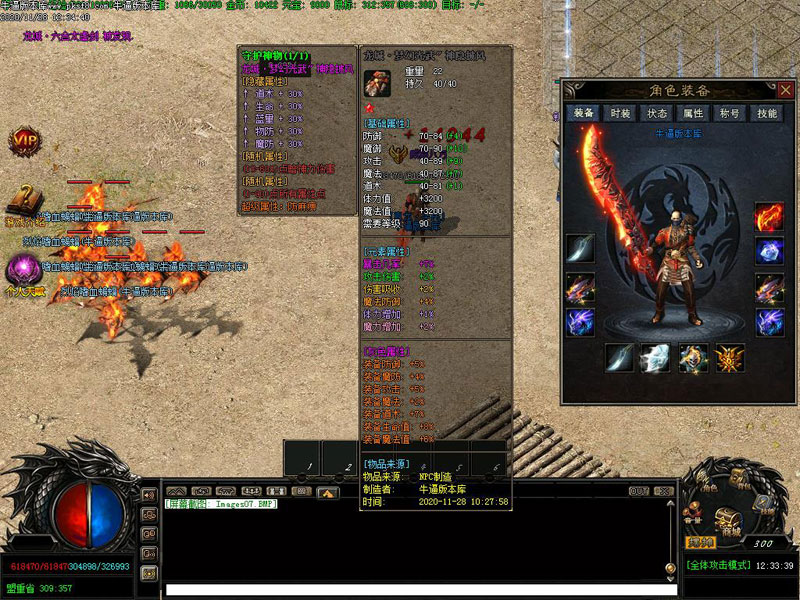Click the 探索 orange button
800x600 pixels.
(x=700, y=542)
